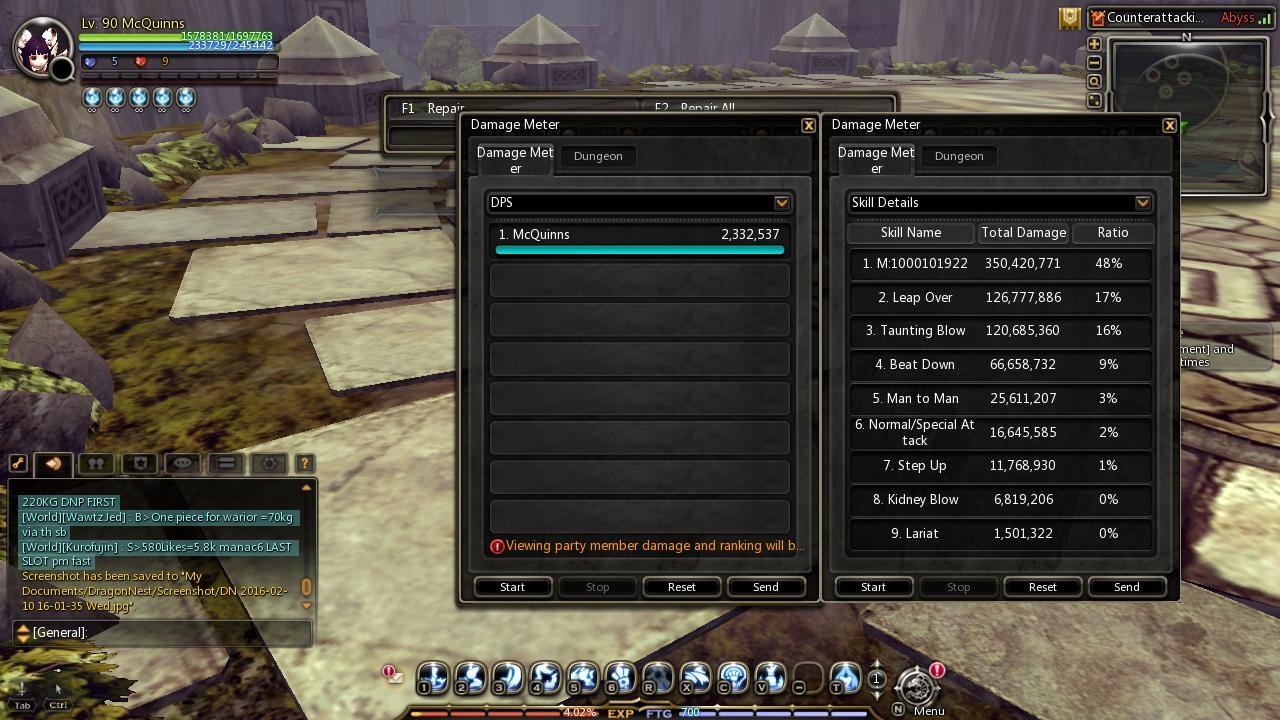Check the EXP progress bar showing 4.02%
This screenshot has height=720, width=1280.
point(500,714)
